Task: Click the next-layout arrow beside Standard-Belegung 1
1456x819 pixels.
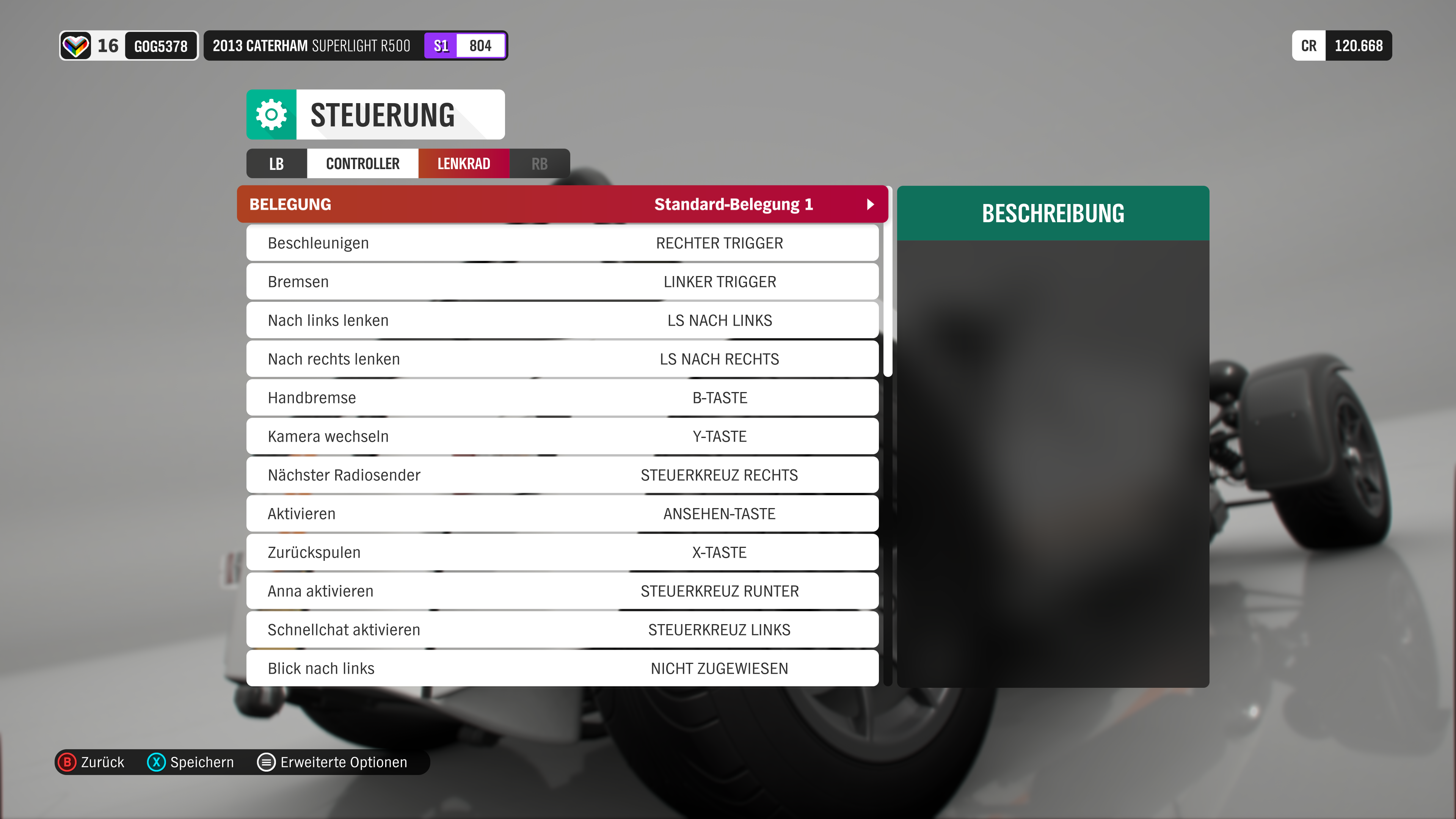Action: click(x=871, y=204)
